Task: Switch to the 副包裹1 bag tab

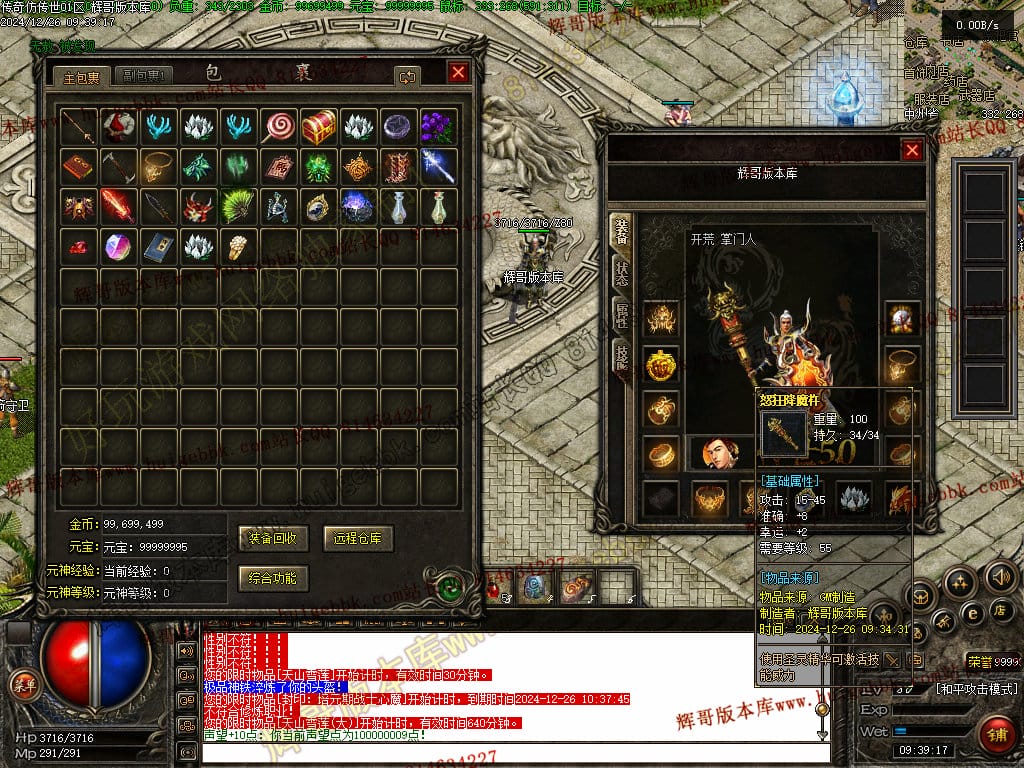Action: (x=143, y=76)
